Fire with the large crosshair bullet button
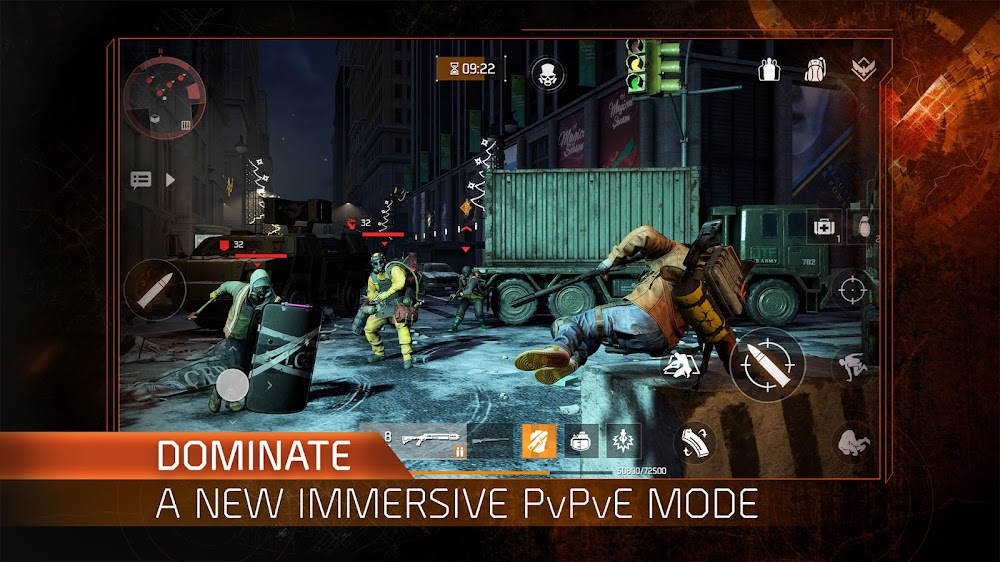 click(x=767, y=363)
